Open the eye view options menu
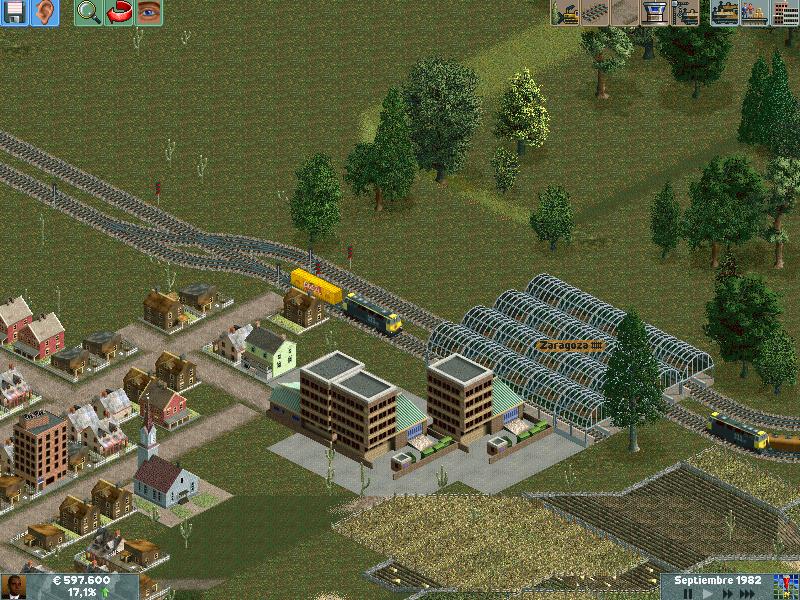Viewport: 800px width, 600px height. coord(149,12)
